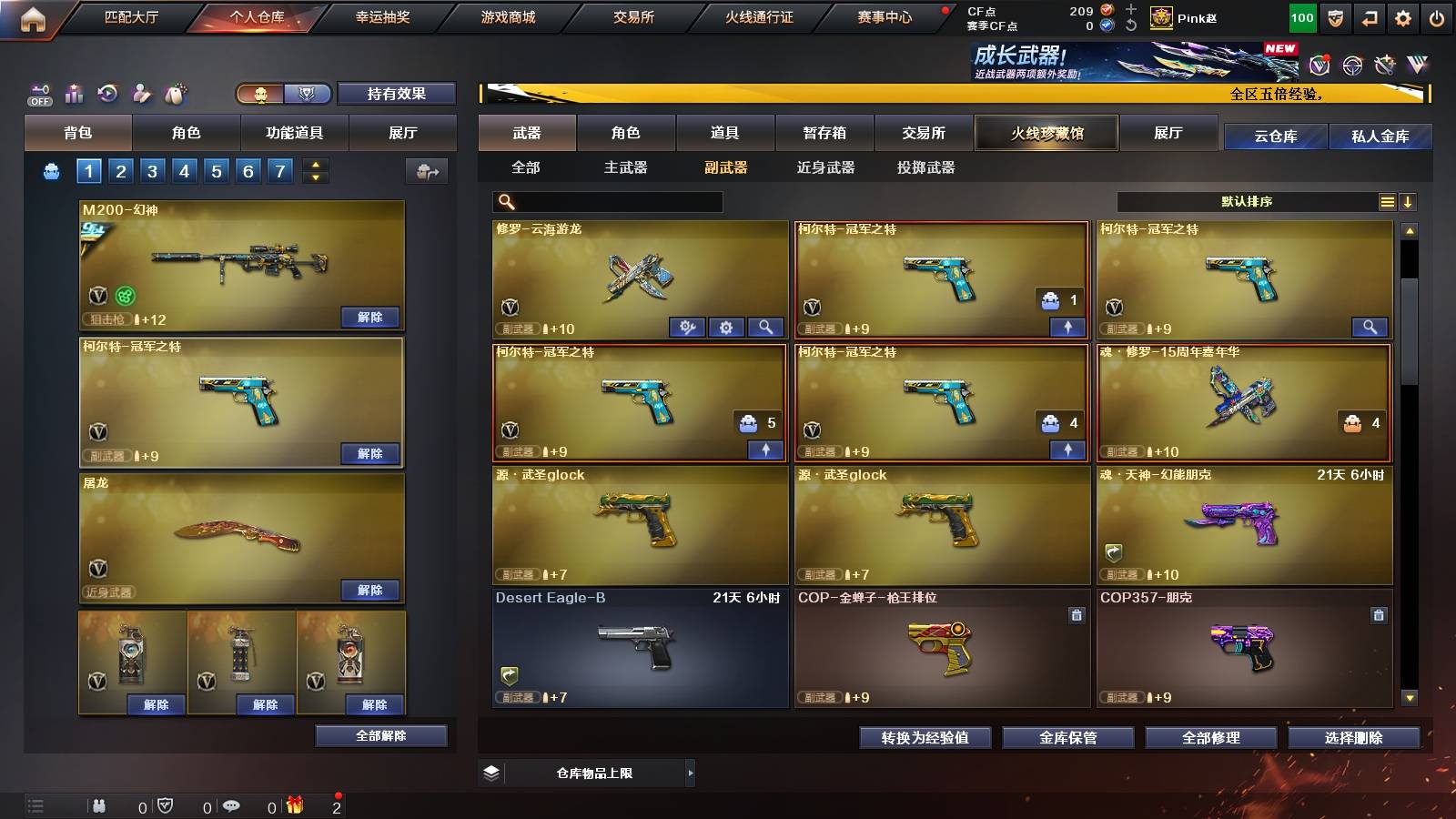This screenshot has height=819, width=1456.
Task: Click the repeat/back arrow icon at top right
Action: point(1370,15)
